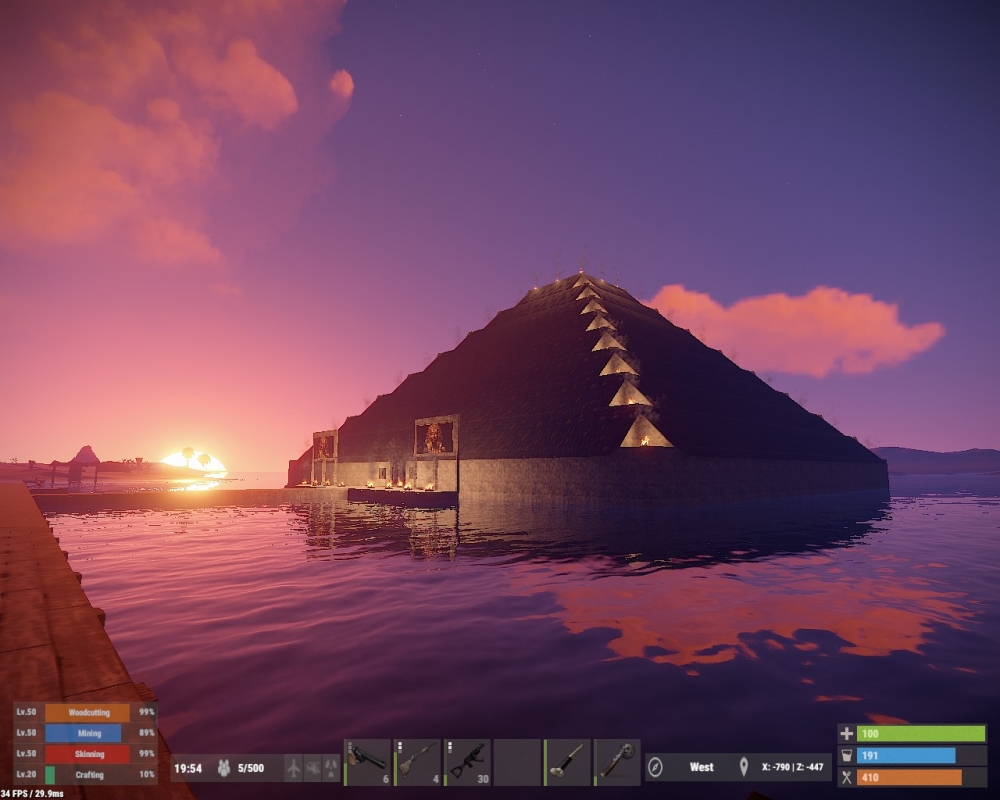The height and width of the screenshot is (800, 1000).
Task: Open the Crafting skill row
Action: 86,775
